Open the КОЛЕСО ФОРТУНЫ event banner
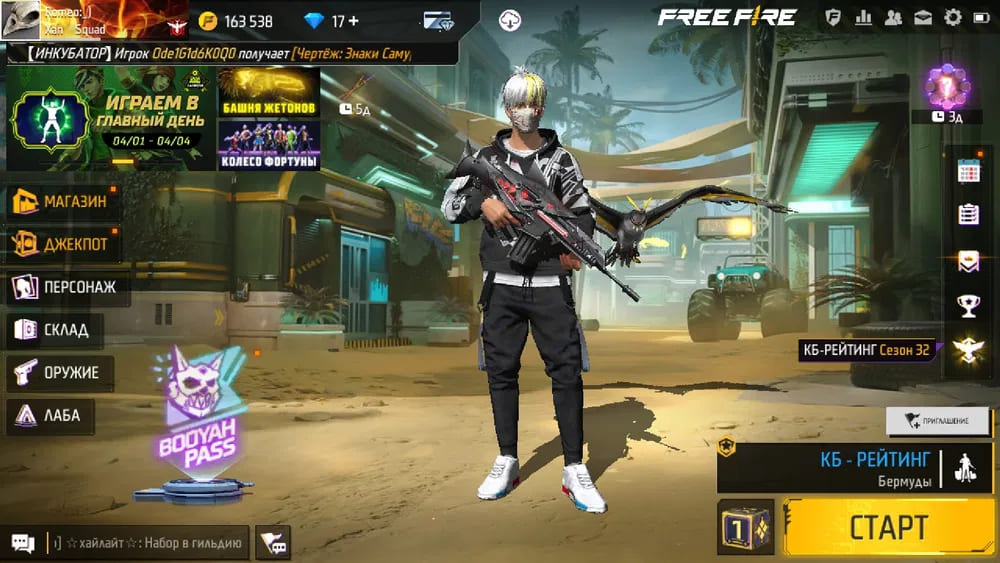Viewport: 1000px width, 563px height. click(268, 145)
